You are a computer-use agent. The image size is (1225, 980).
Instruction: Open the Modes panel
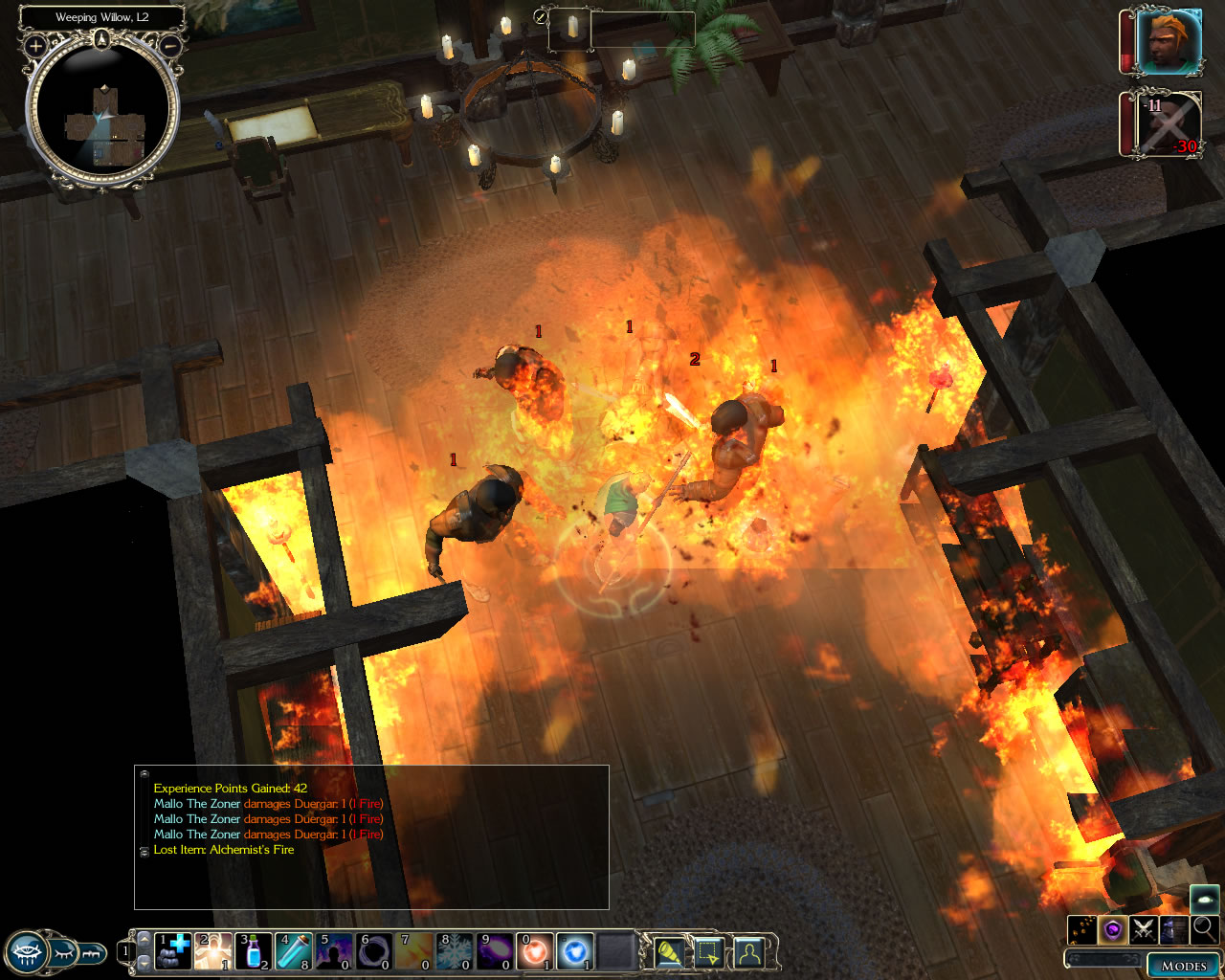click(x=1183, y=965)
